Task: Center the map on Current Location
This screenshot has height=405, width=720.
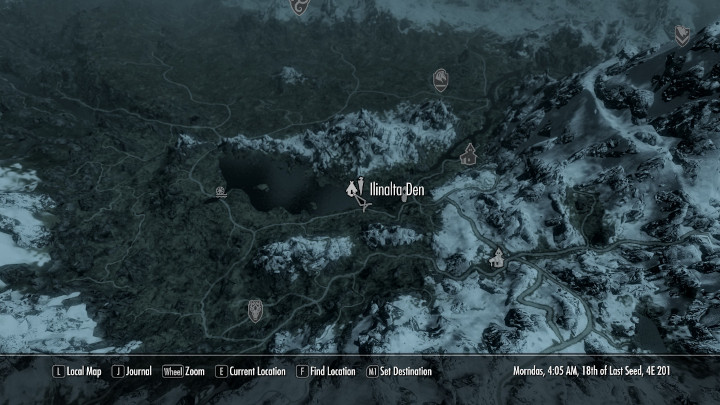Action: coord(250,372)
